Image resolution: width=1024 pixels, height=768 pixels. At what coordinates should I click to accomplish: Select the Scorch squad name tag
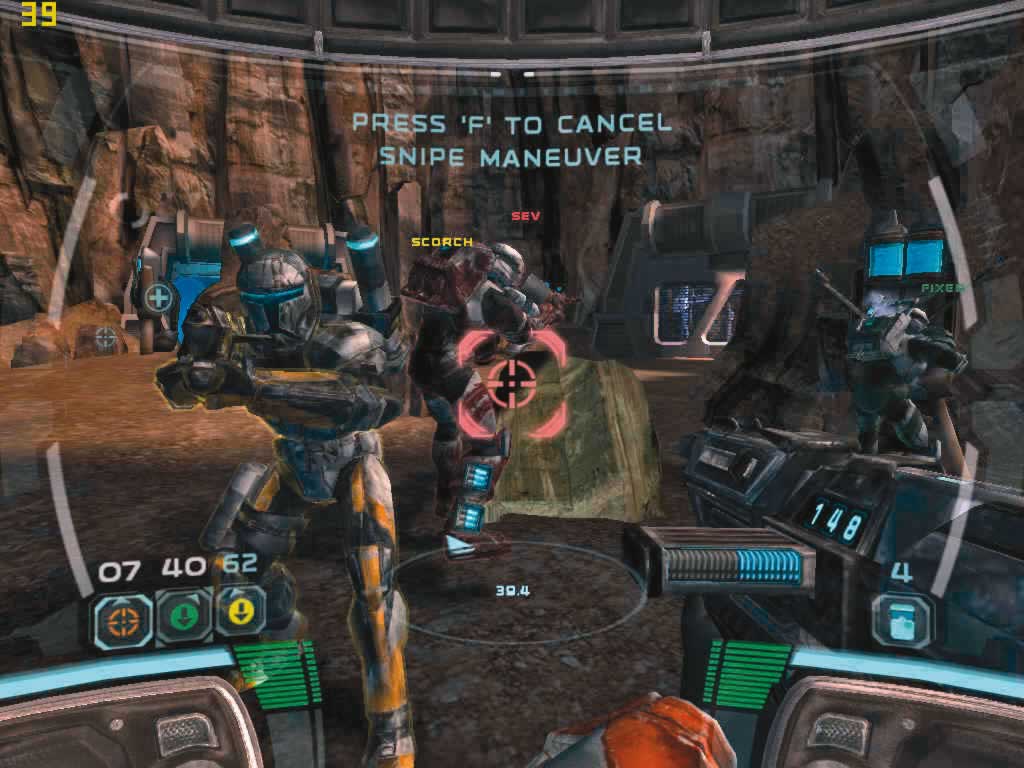click(x=441, y=242)
